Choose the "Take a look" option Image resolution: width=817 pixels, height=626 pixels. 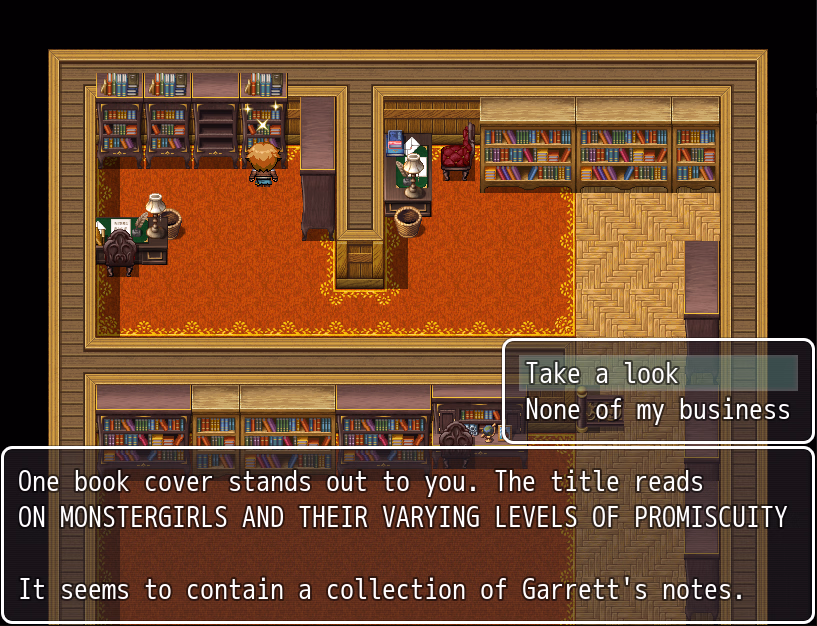(602, 374)
